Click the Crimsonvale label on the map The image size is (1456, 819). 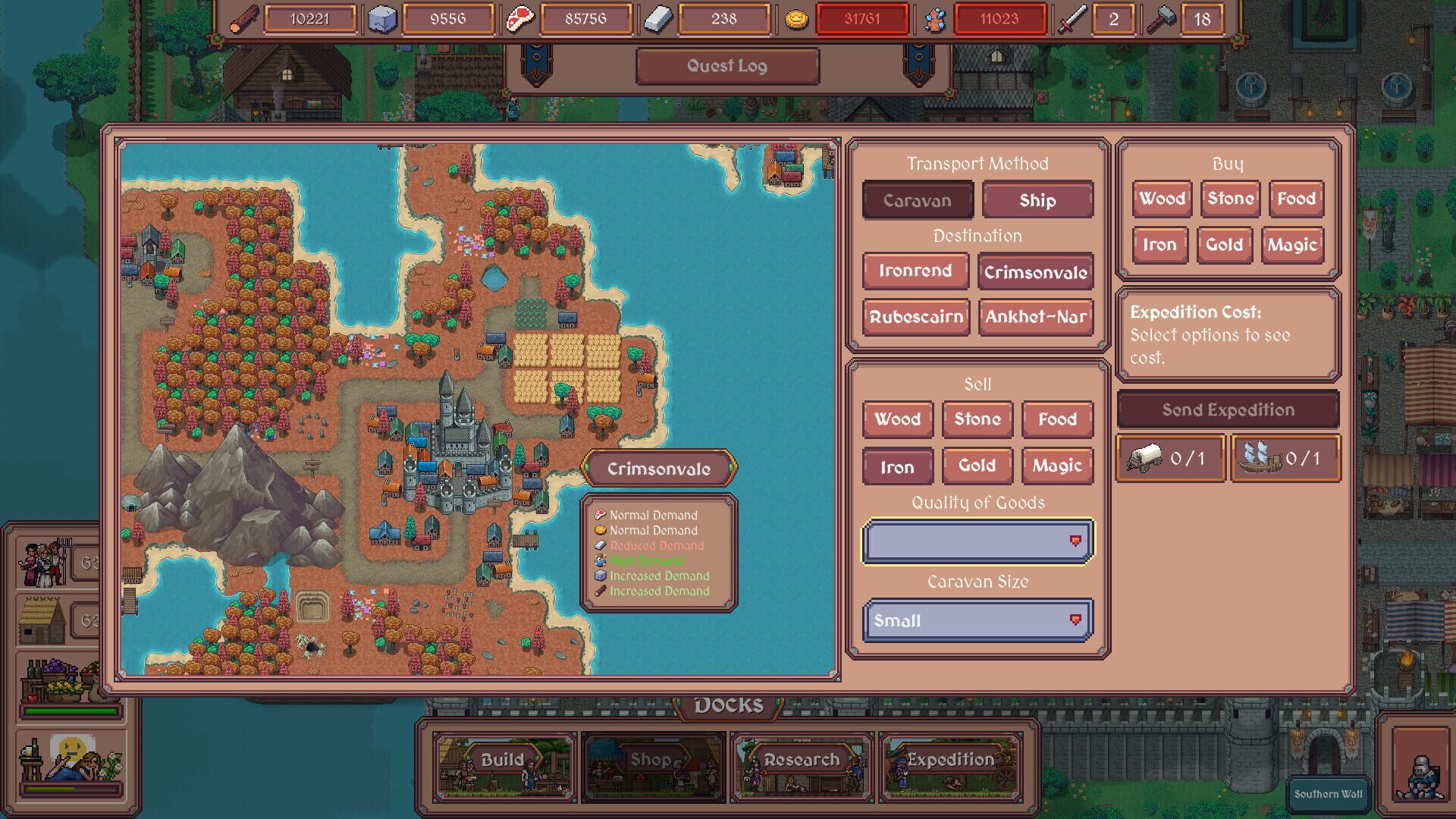[x=659, y=468]
